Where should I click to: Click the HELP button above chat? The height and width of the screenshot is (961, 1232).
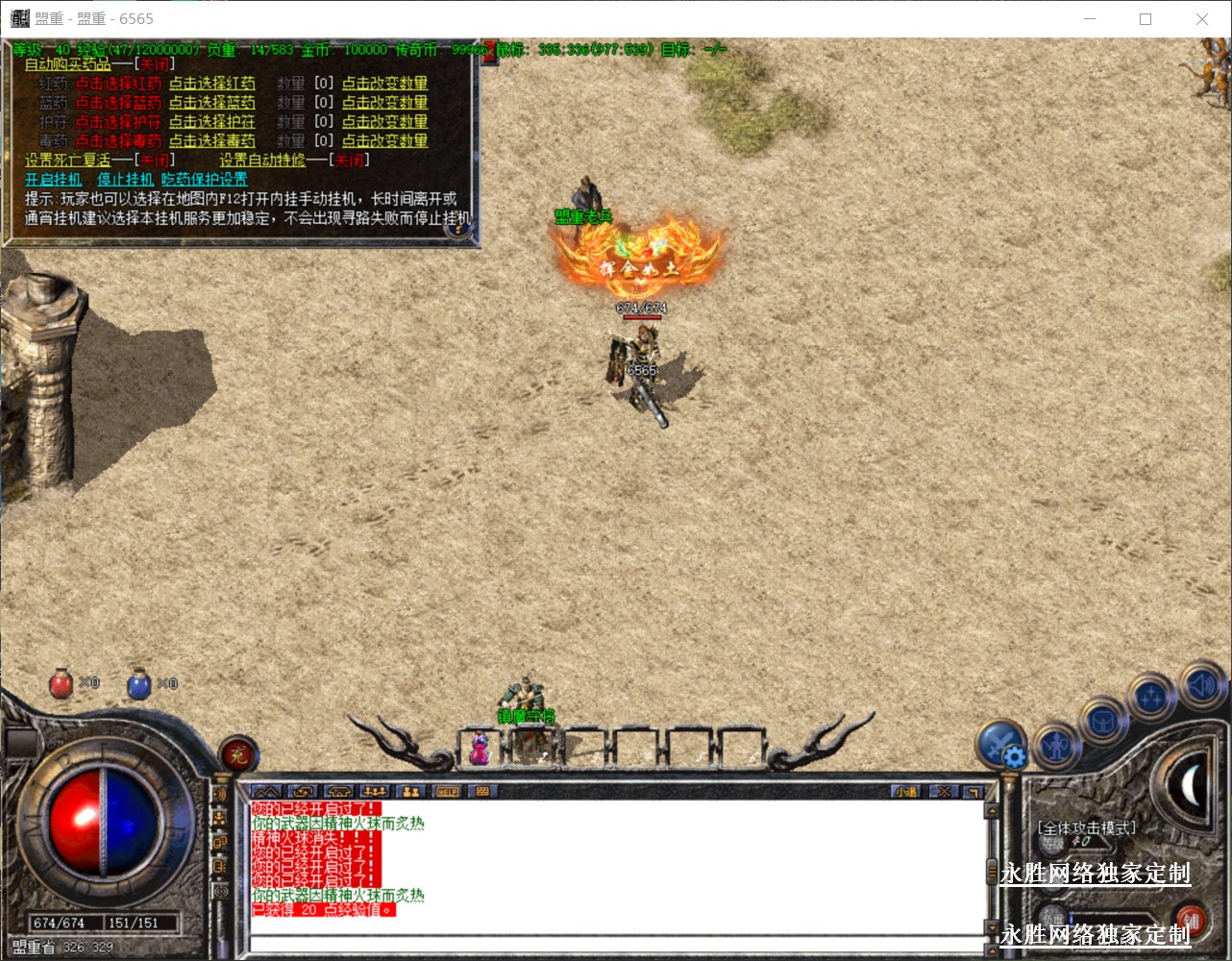[x=447, y=792]
